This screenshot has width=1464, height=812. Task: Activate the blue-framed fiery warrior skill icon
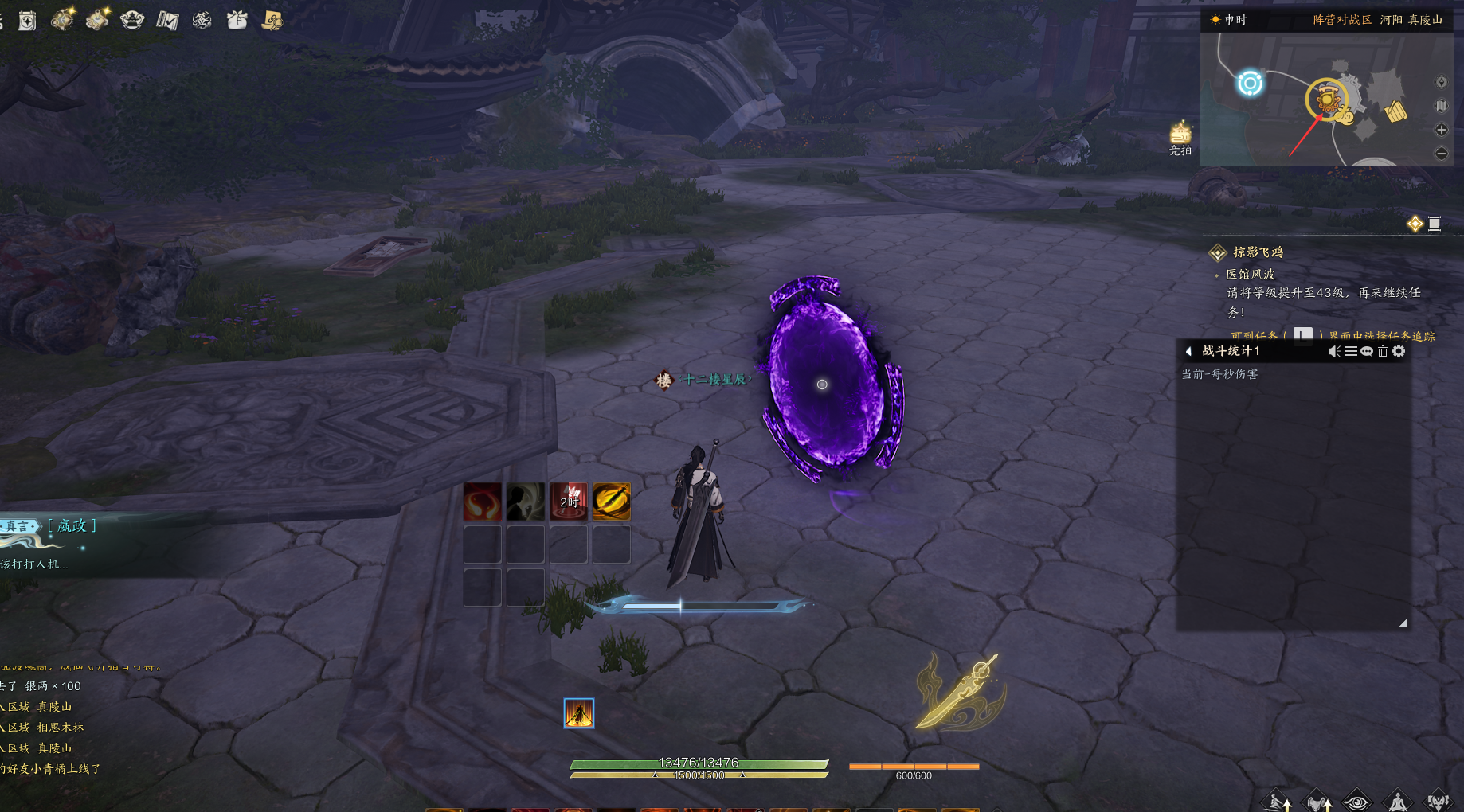tap(579, 713)
